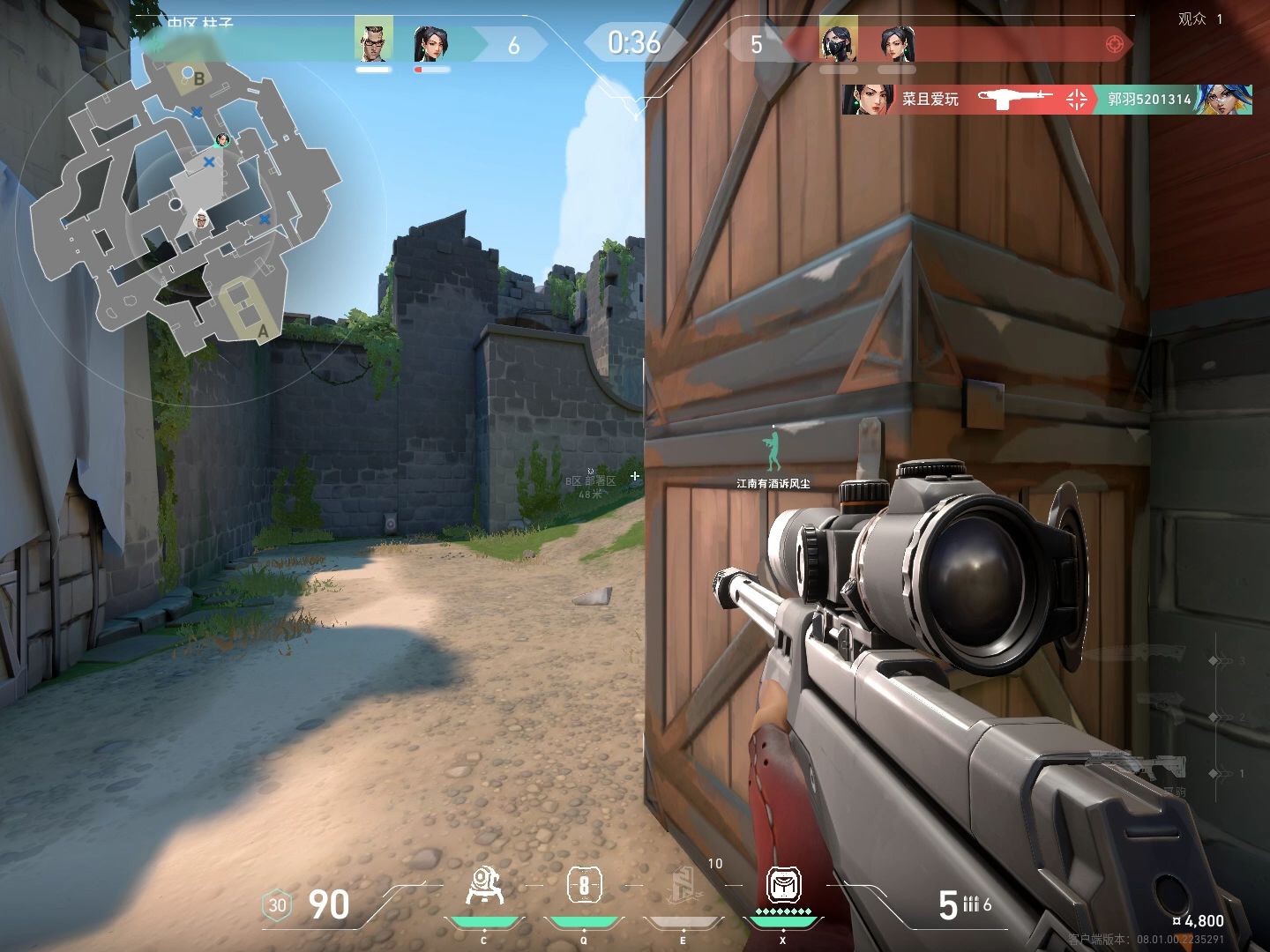
Task: Click the Odin weapon icon in the kill feed
Action: [1012, 100]
